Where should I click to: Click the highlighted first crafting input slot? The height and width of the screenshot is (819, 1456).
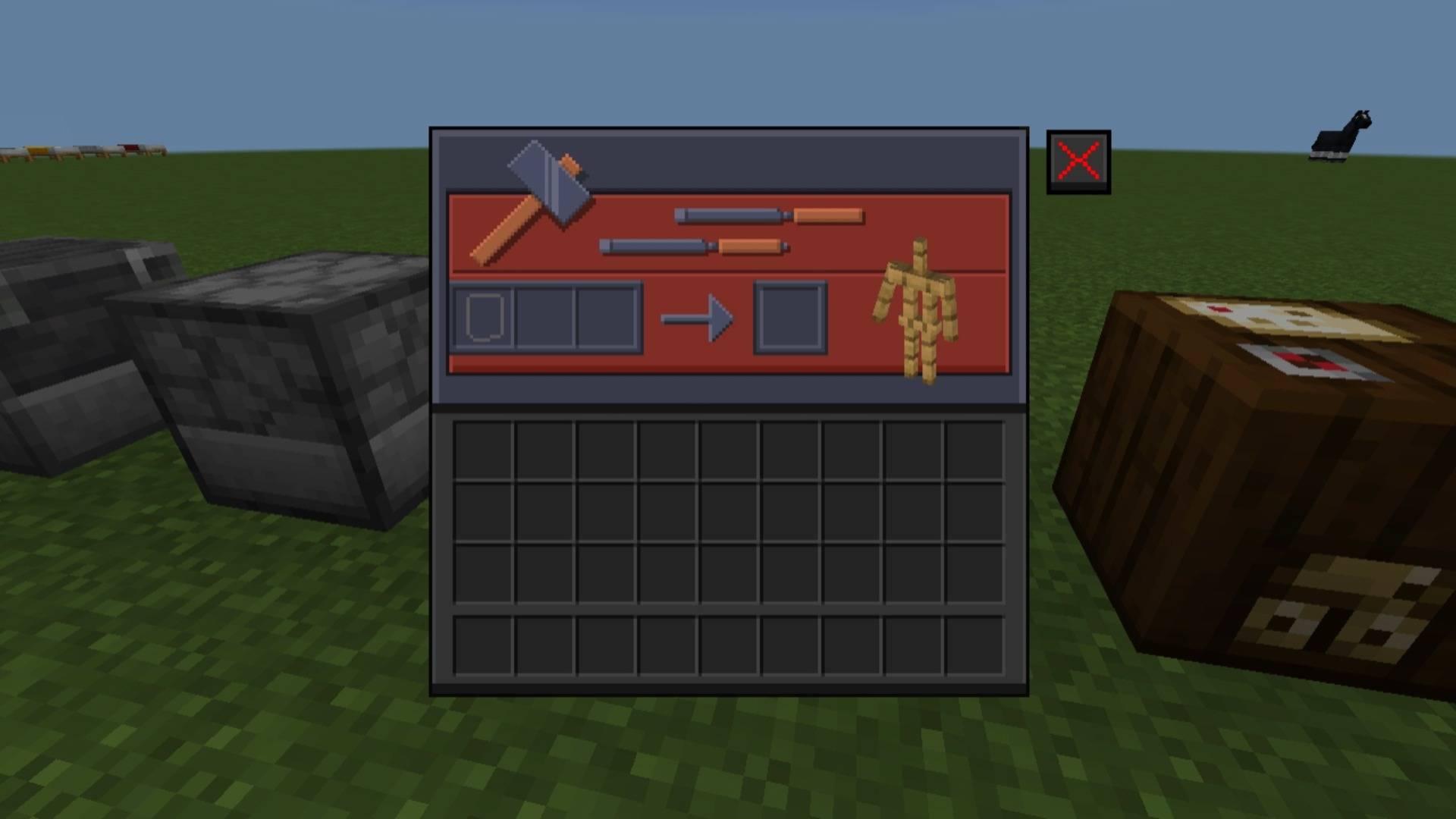tap(485, 316)
